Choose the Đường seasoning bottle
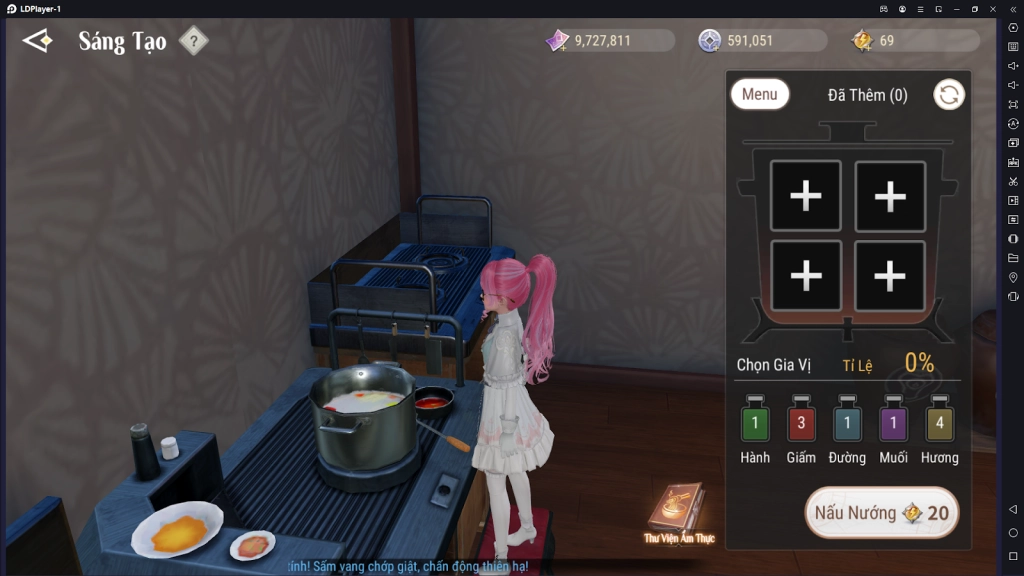Viewport: 1024px width, 576px height. [847, 423]
